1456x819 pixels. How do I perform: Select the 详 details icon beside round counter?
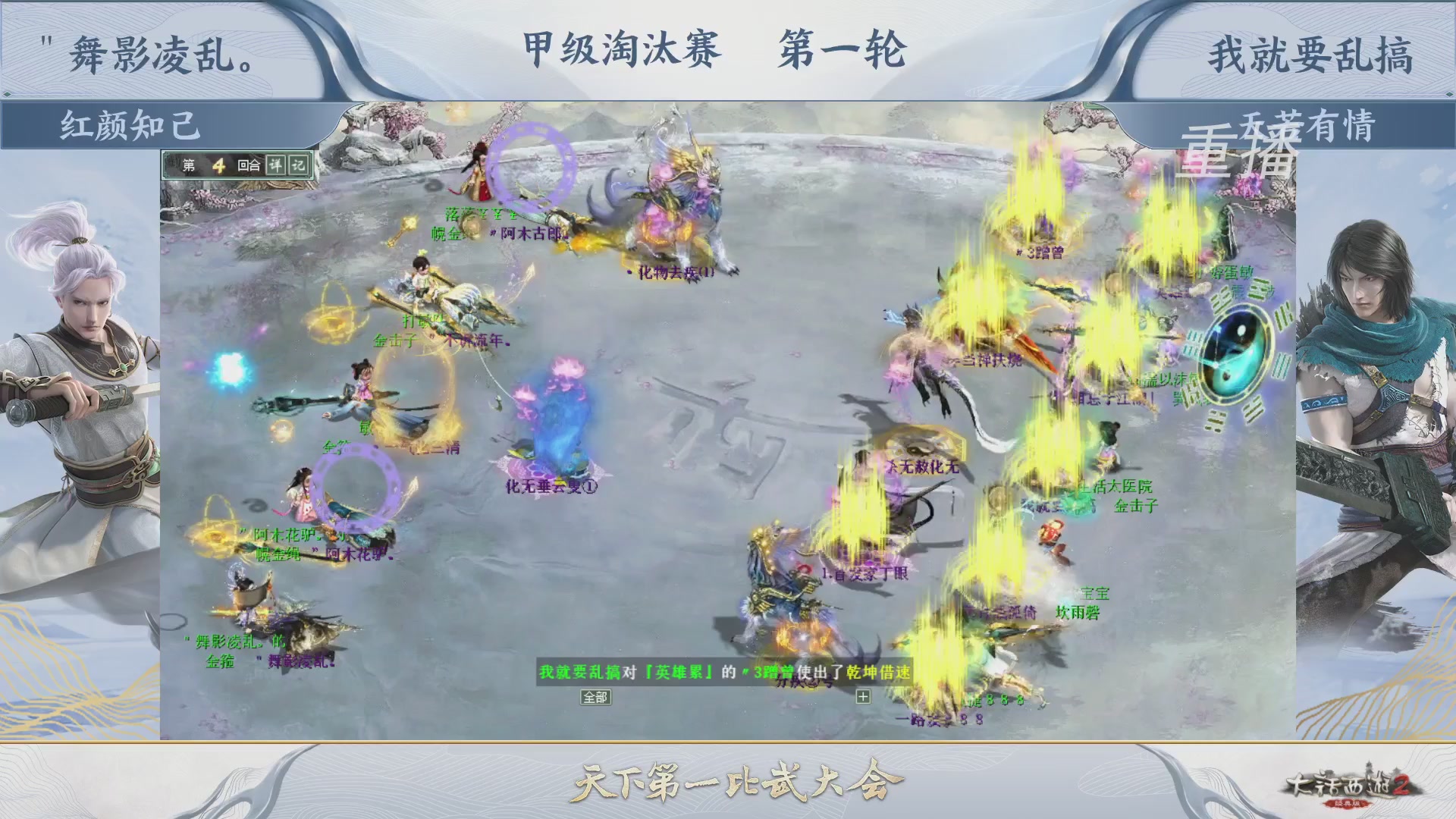coord(277,166)
